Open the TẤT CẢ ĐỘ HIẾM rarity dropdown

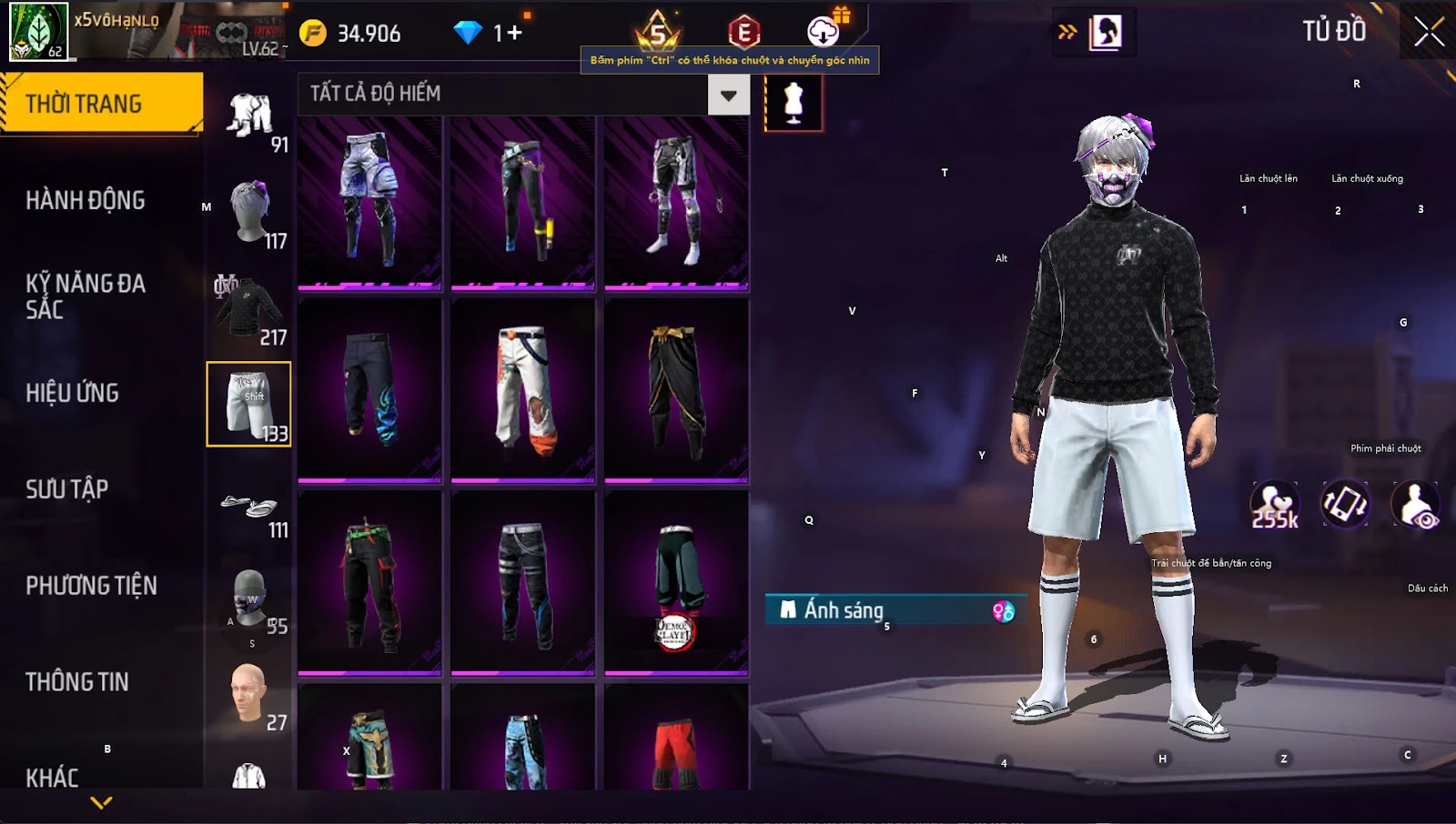(728, 95)
